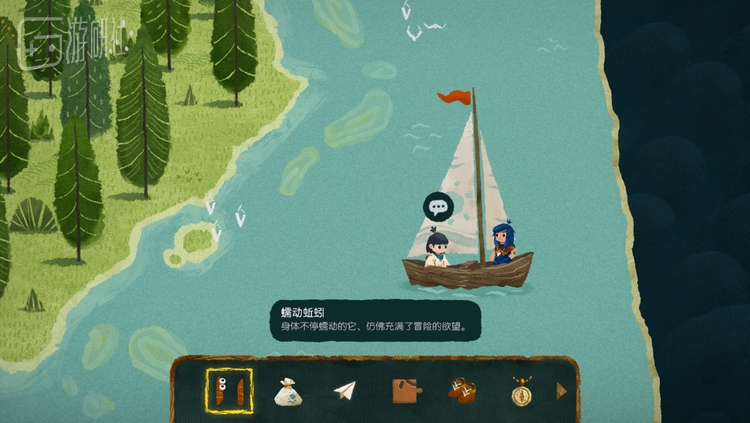Viewport: 750px width, 423px height.
Task: Show more items with the inventory arrow
Action: coord(561,391)
